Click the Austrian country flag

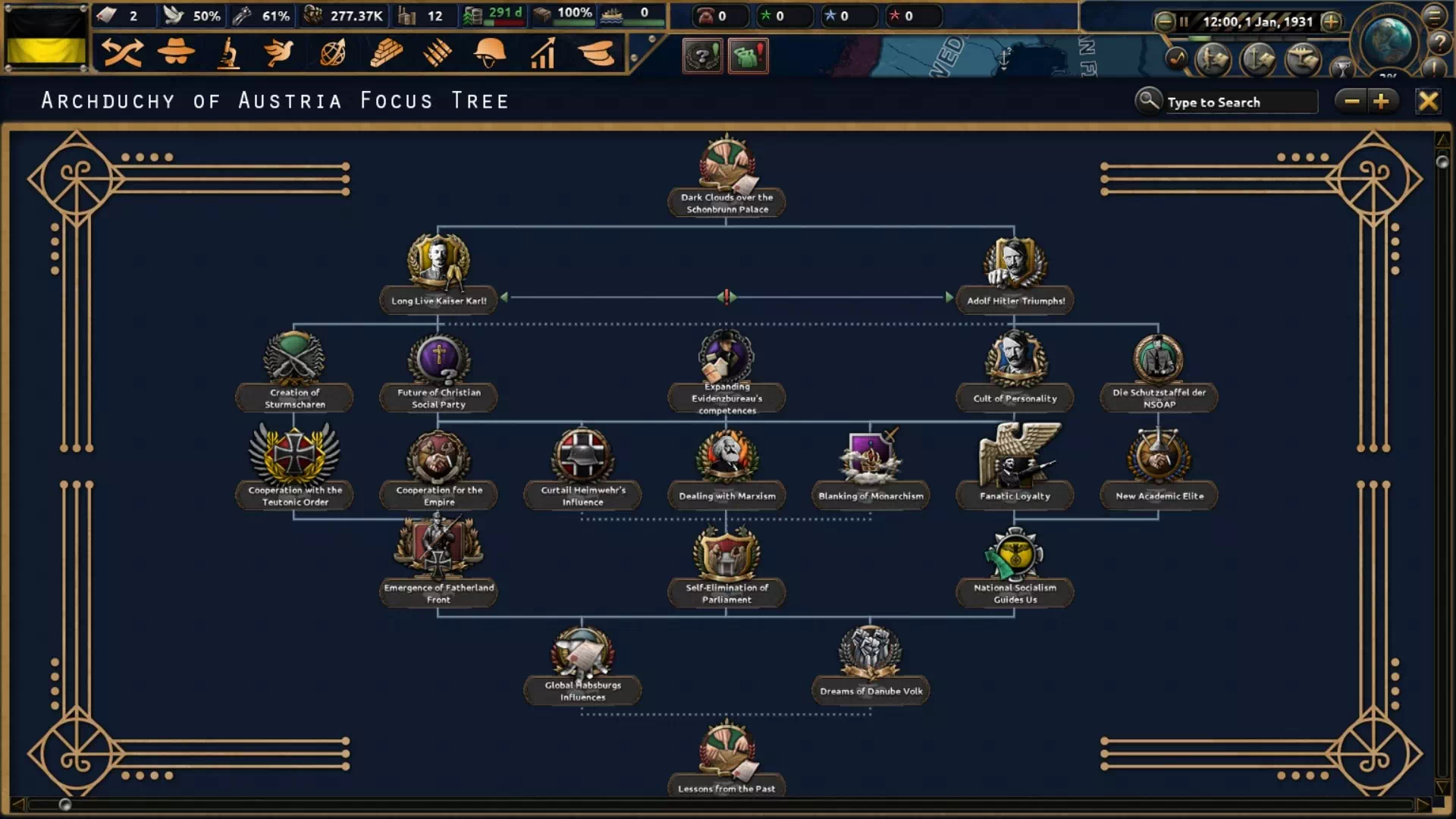(x=46, y=38)
